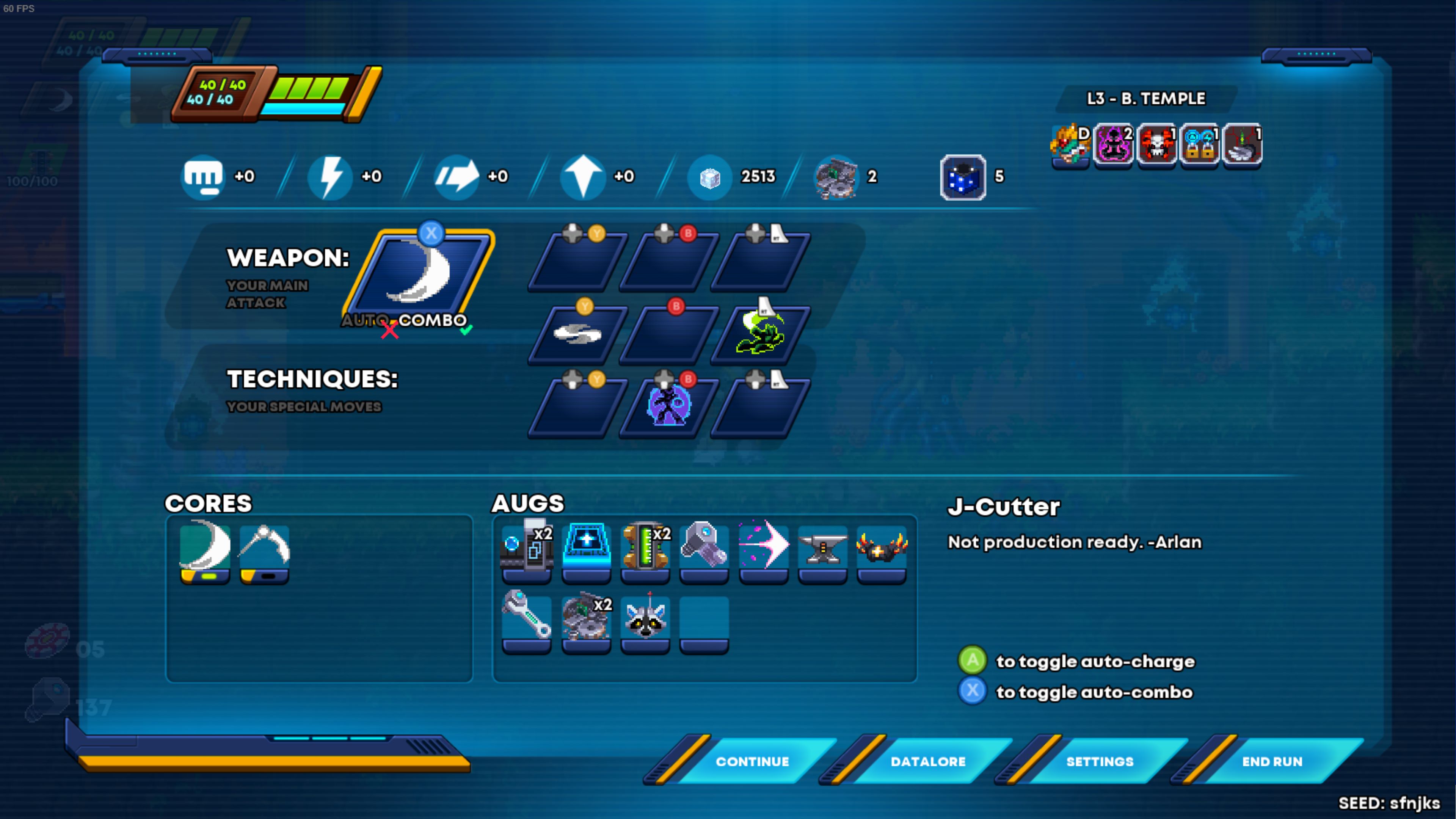
Task: Choose END RUN
Action: pos(1272,761)
